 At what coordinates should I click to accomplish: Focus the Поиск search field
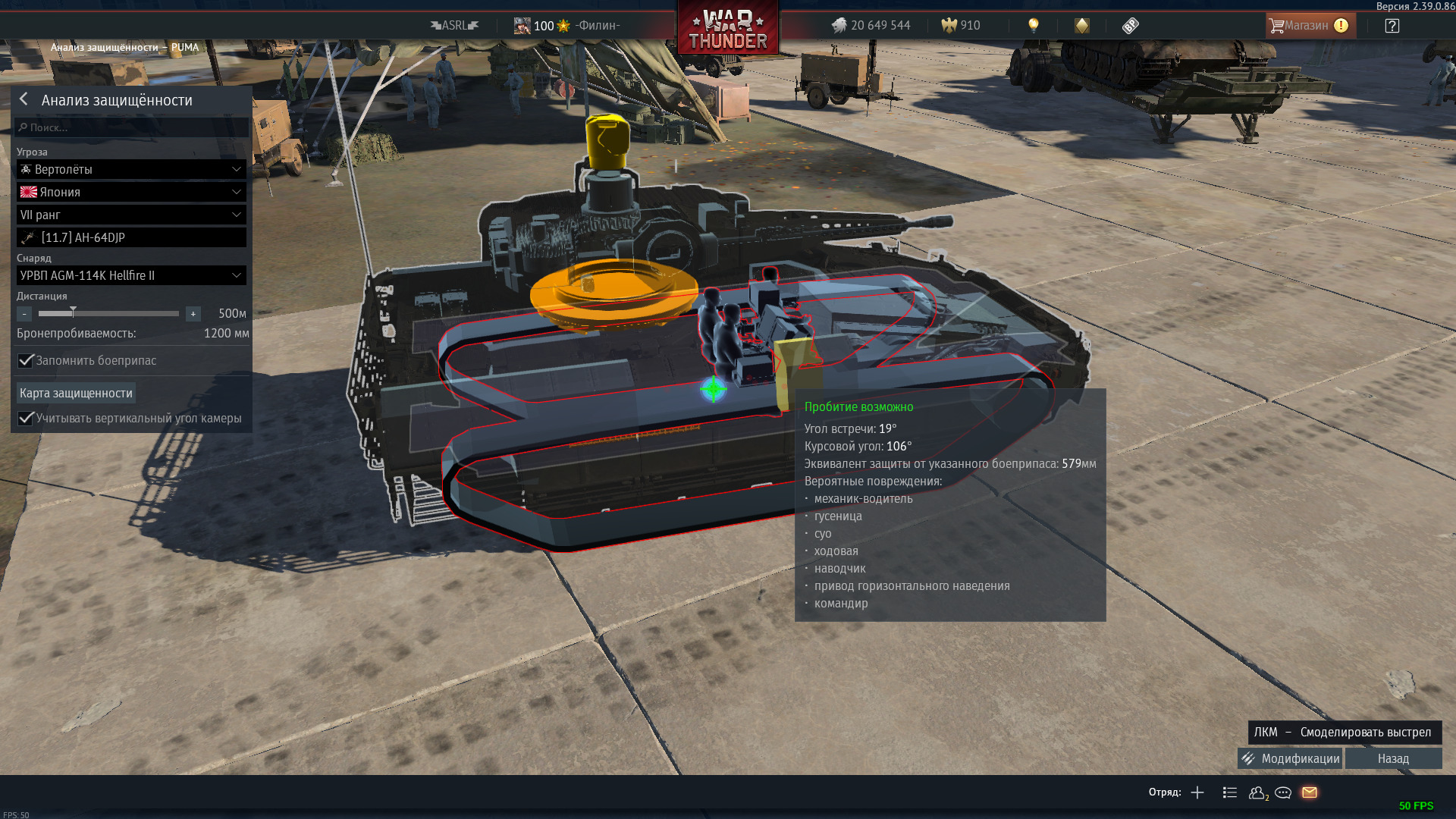[132, 127]
